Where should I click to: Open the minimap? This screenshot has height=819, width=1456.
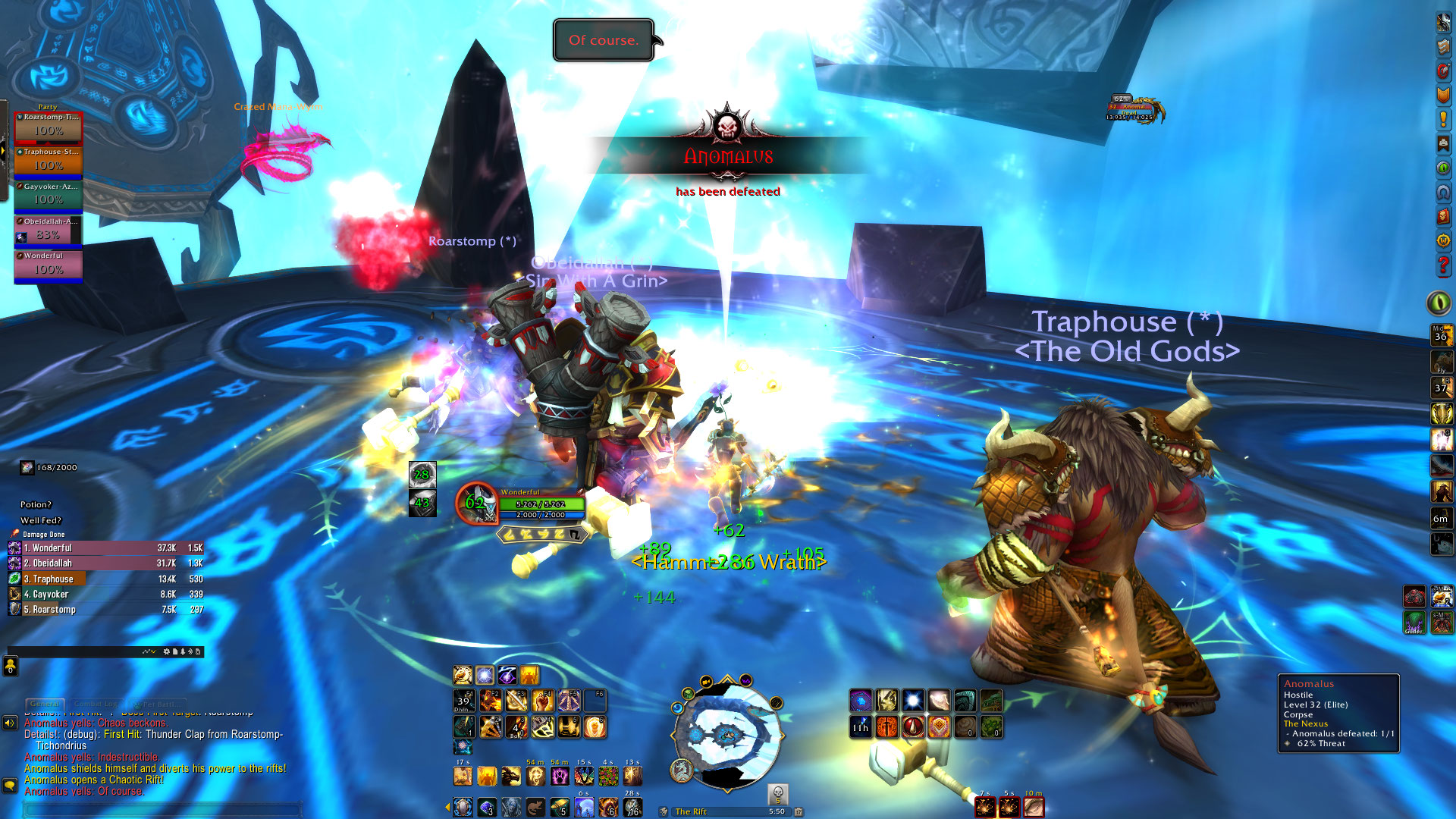(x=726, y=734)
